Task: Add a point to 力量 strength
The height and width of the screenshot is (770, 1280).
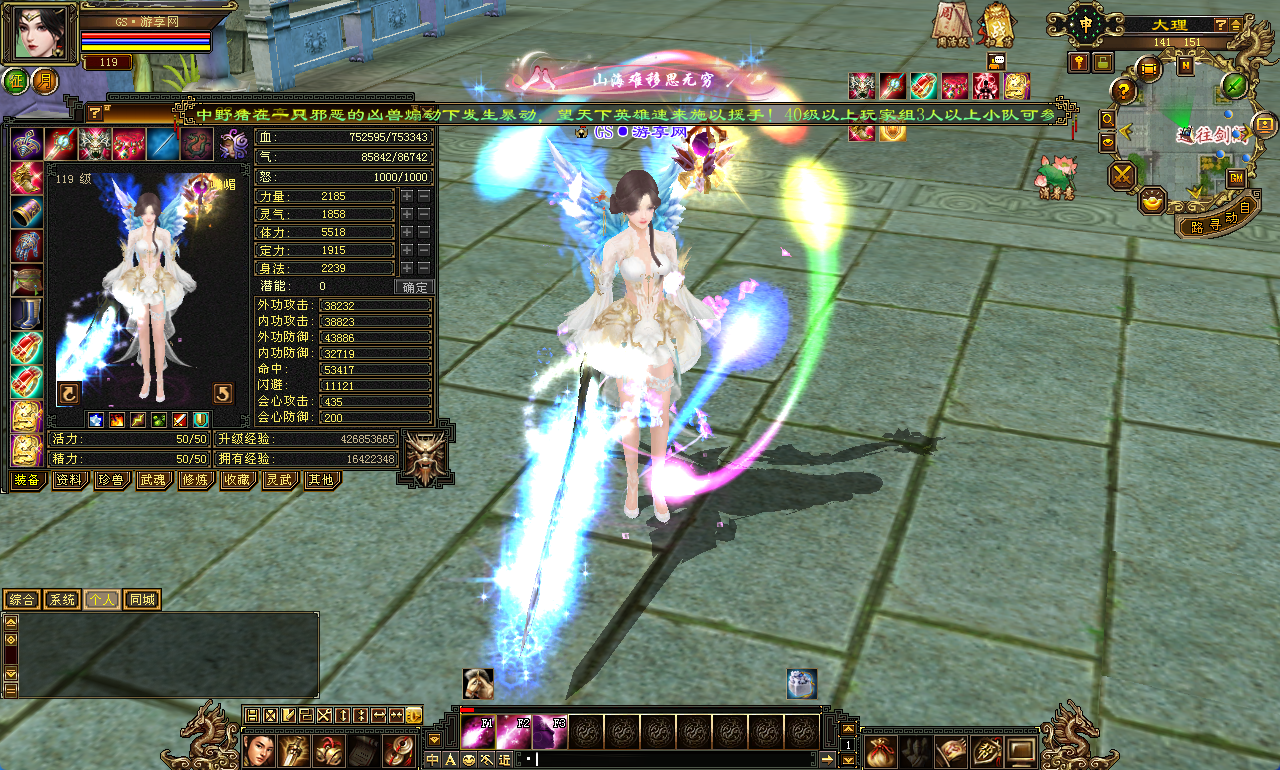Action: point(407,197)
